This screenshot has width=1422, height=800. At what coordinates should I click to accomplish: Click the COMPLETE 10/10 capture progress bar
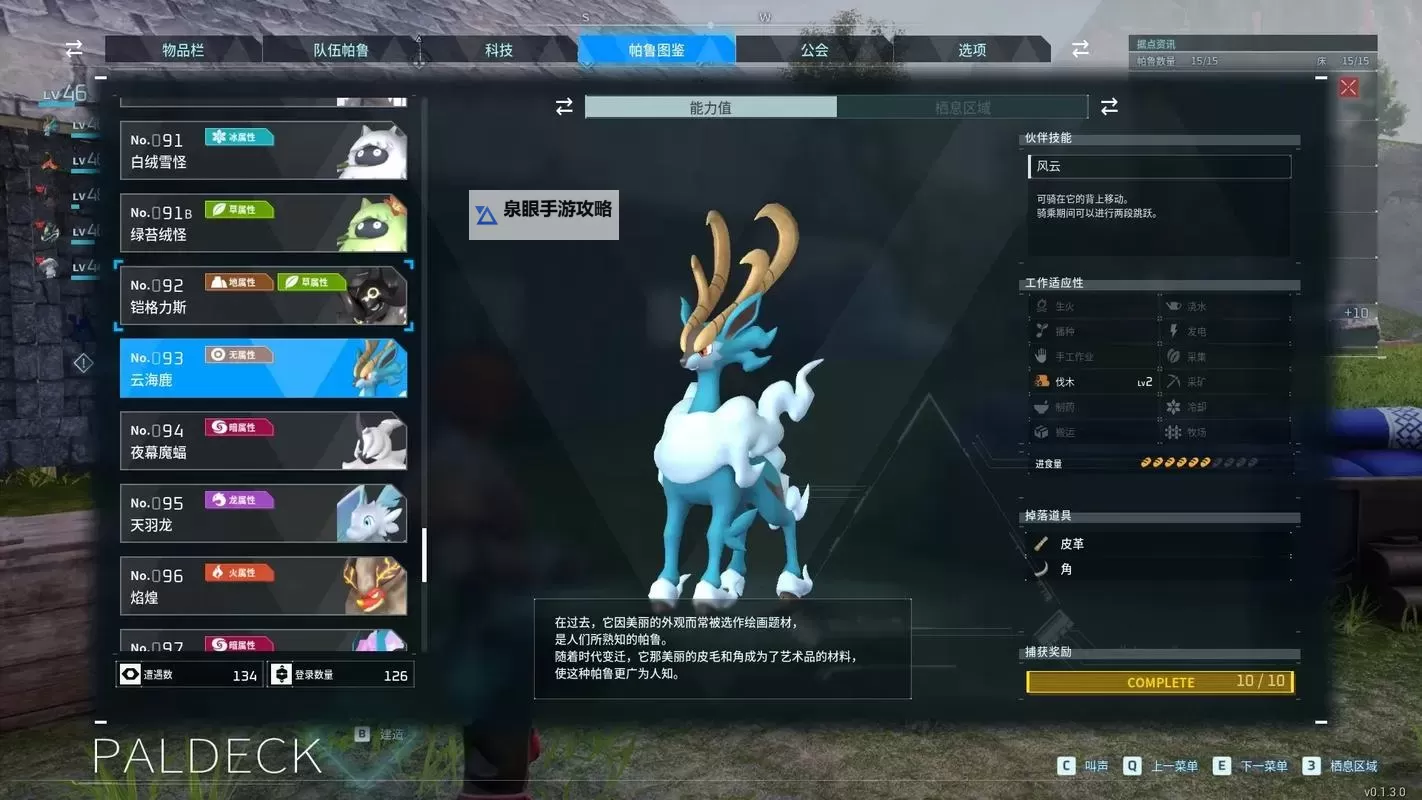click(x=1159, y=682)
